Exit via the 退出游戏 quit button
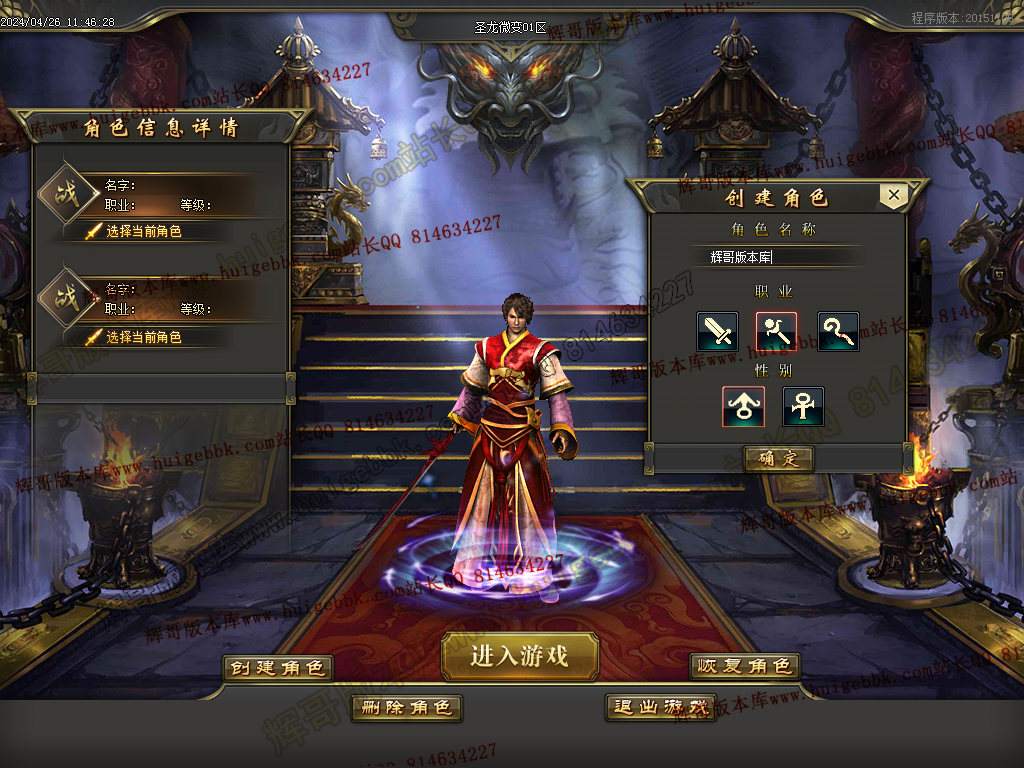The height and width of the screenshot is (768, 1024). pos(661,707)
